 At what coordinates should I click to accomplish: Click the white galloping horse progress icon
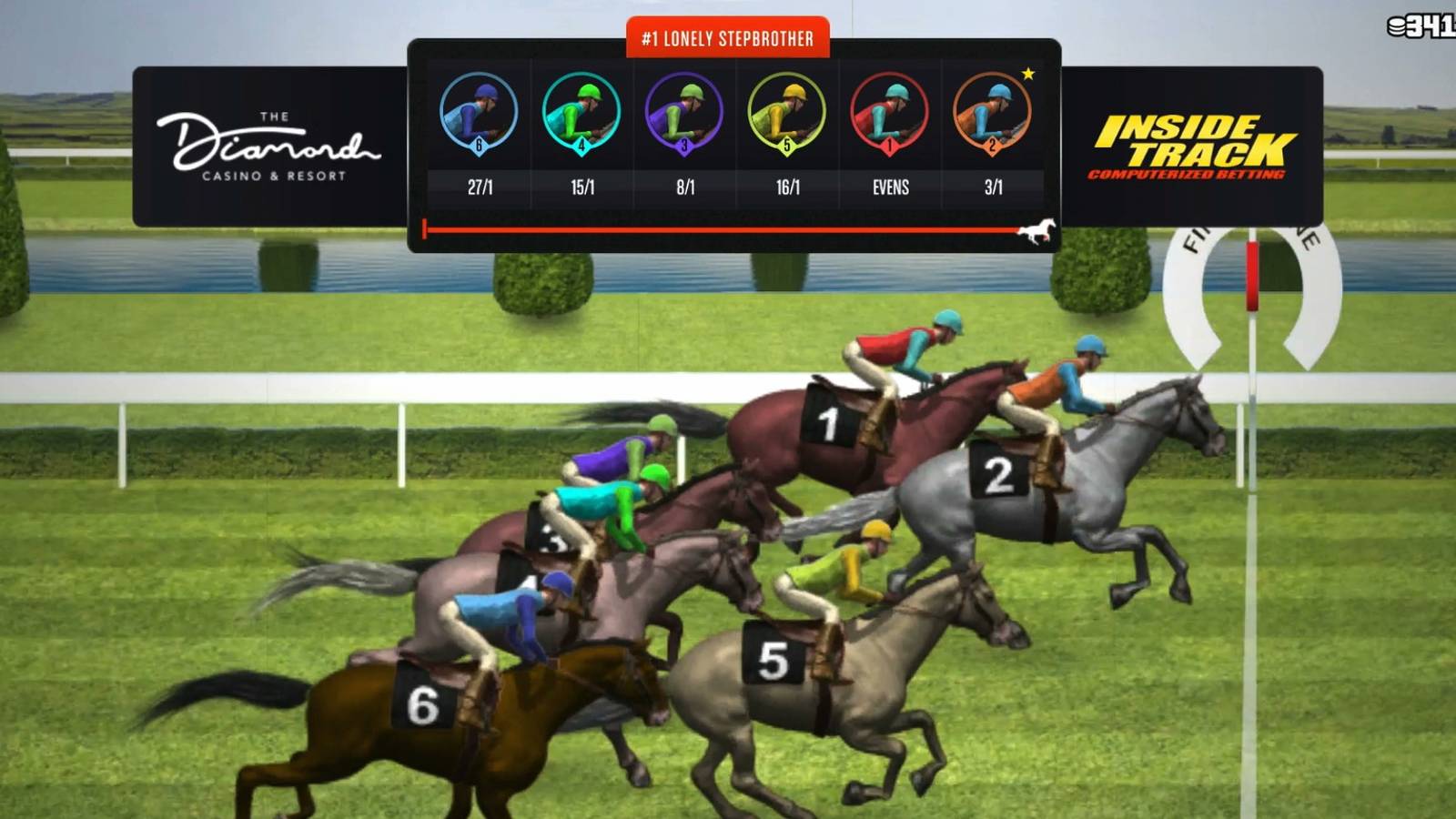point(1034,229)
